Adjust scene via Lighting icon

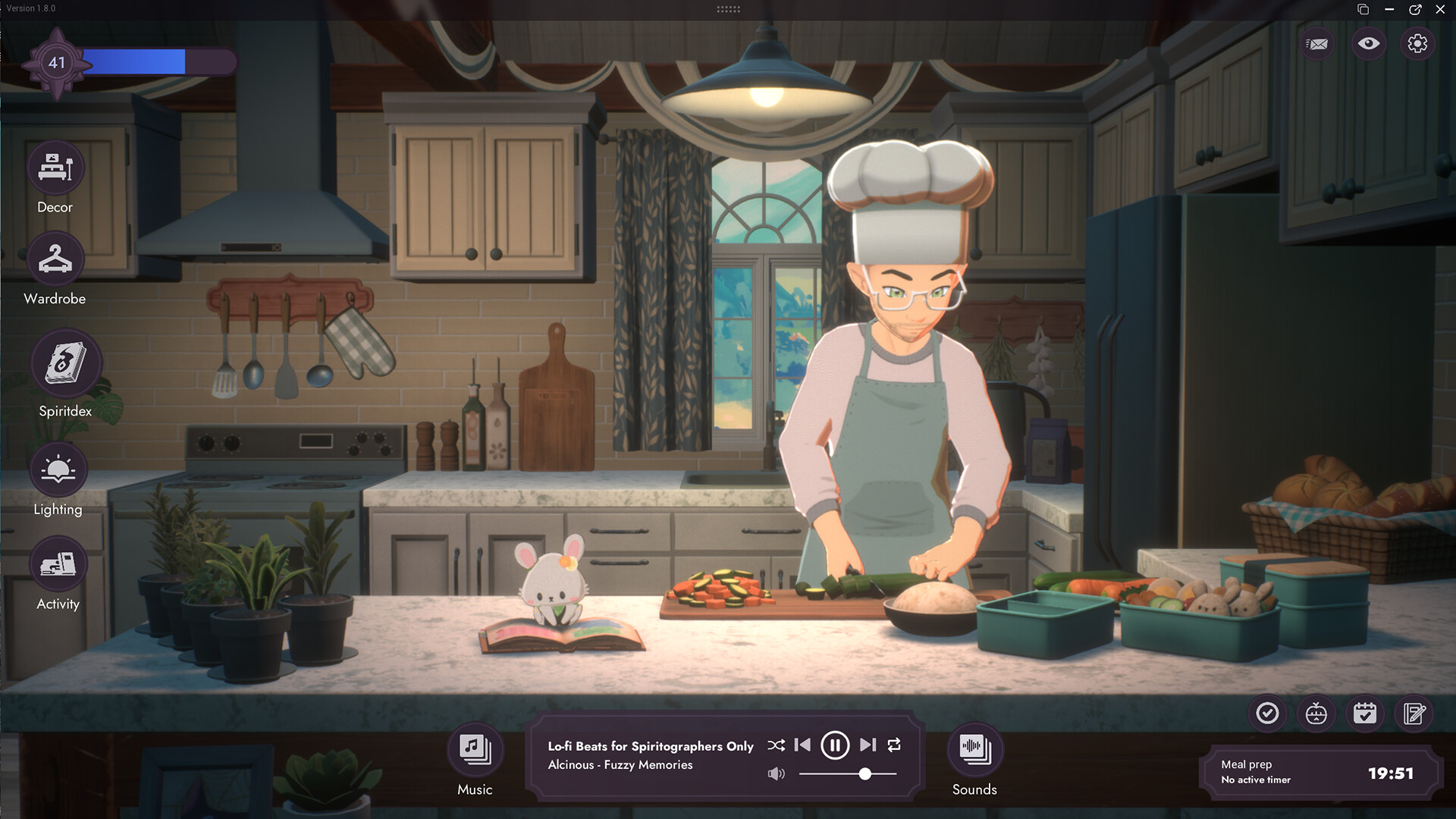coord(58,470)
